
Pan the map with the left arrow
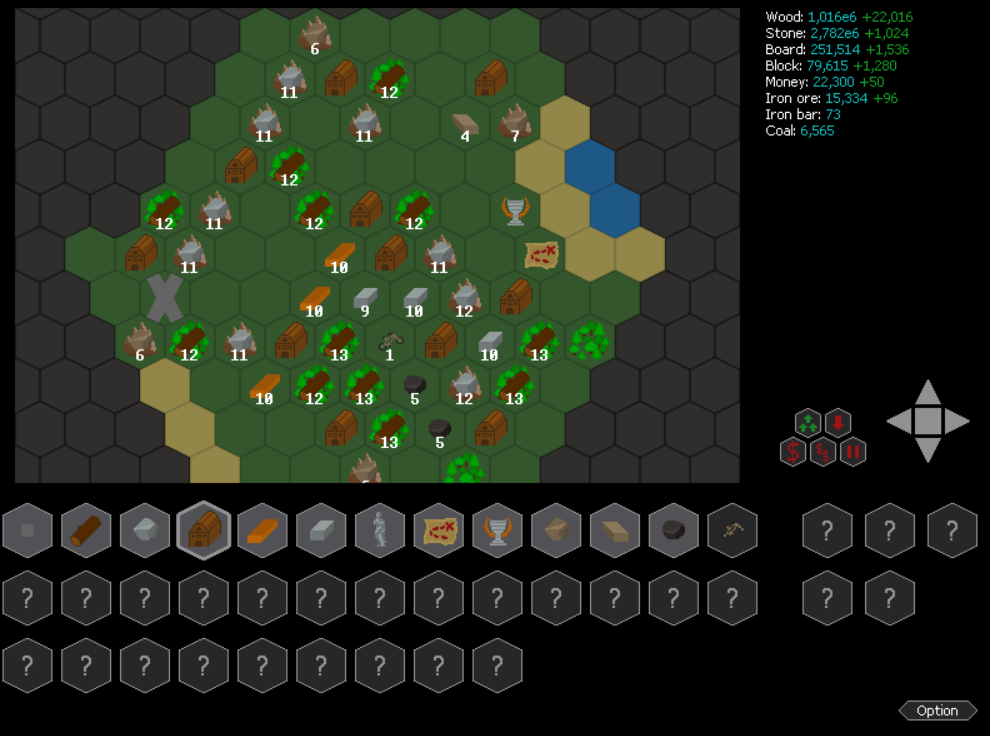pos(899,422)
